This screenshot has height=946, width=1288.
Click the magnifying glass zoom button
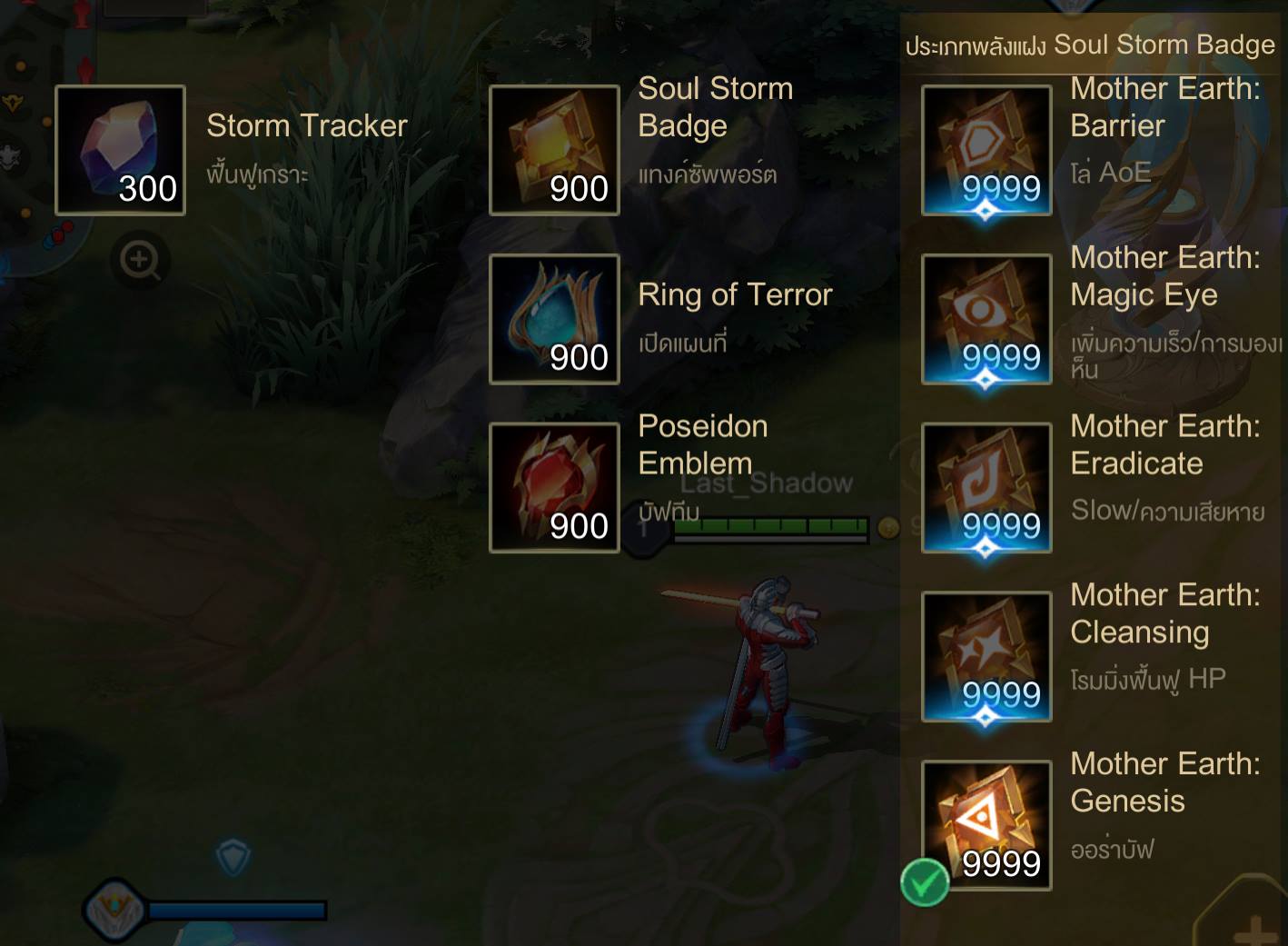point(140,261)
